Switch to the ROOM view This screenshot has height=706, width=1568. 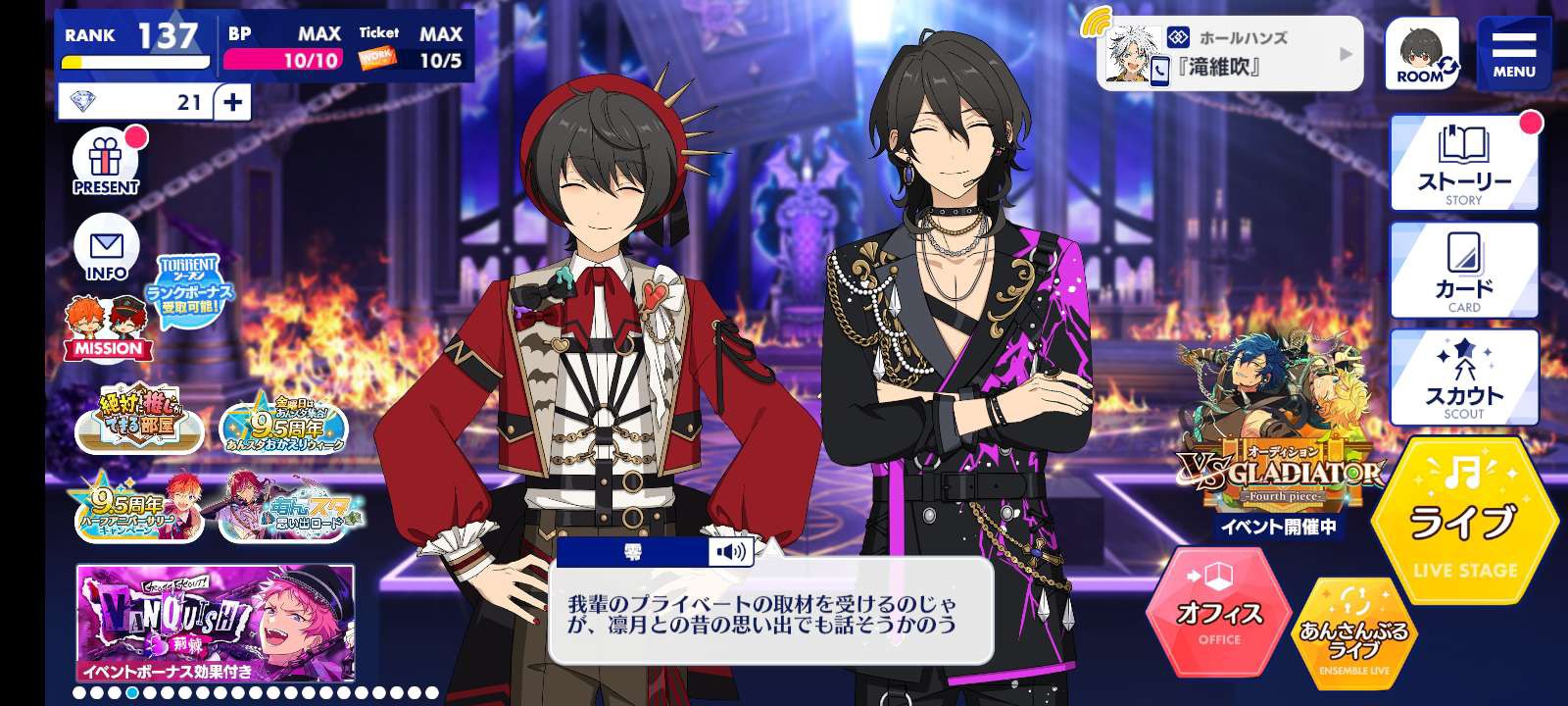coord(1421,55)
